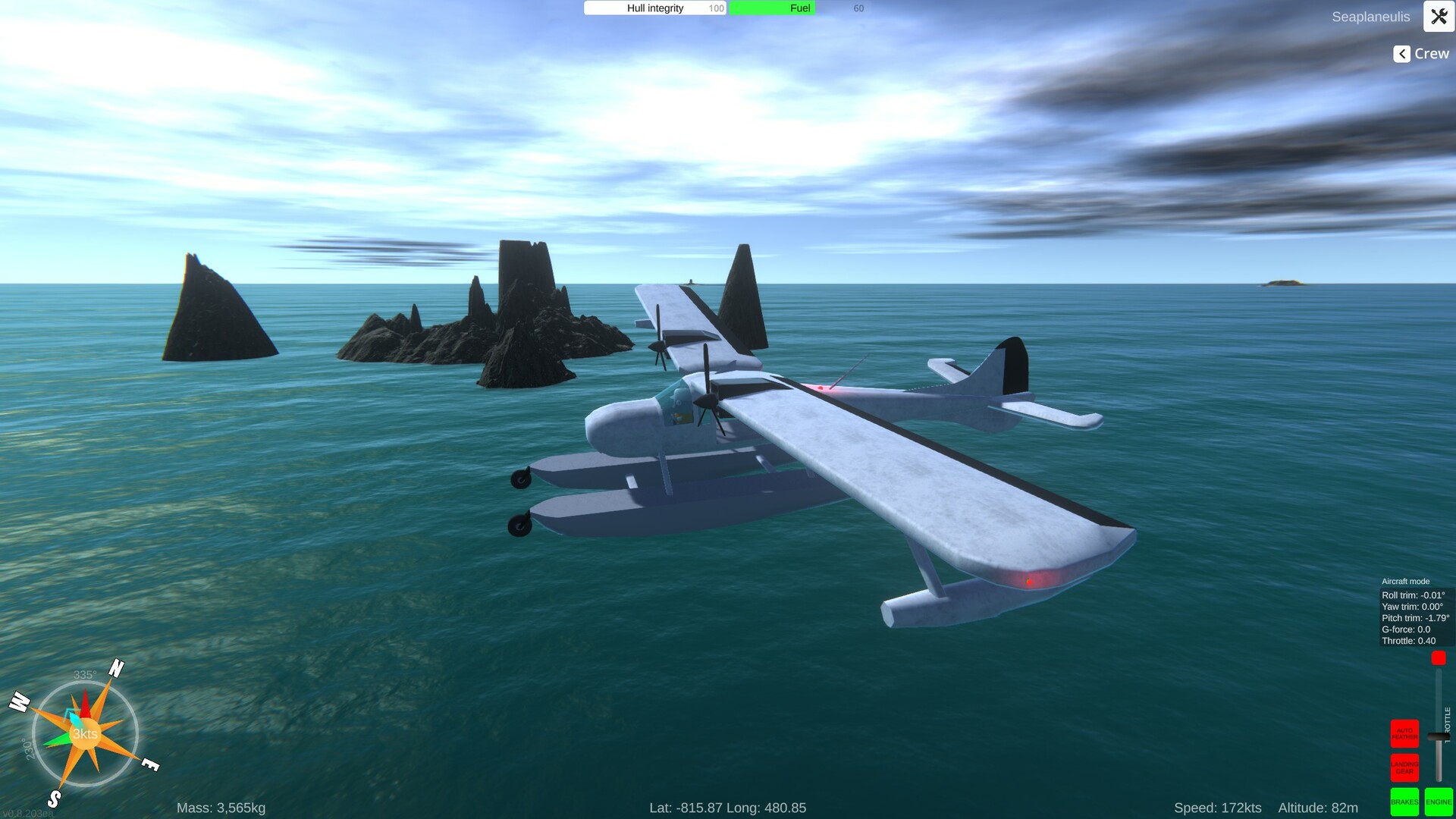Click the Fuel gauge bar
The width and height of the screenshot is (1456, 819).
coord(771,8)
